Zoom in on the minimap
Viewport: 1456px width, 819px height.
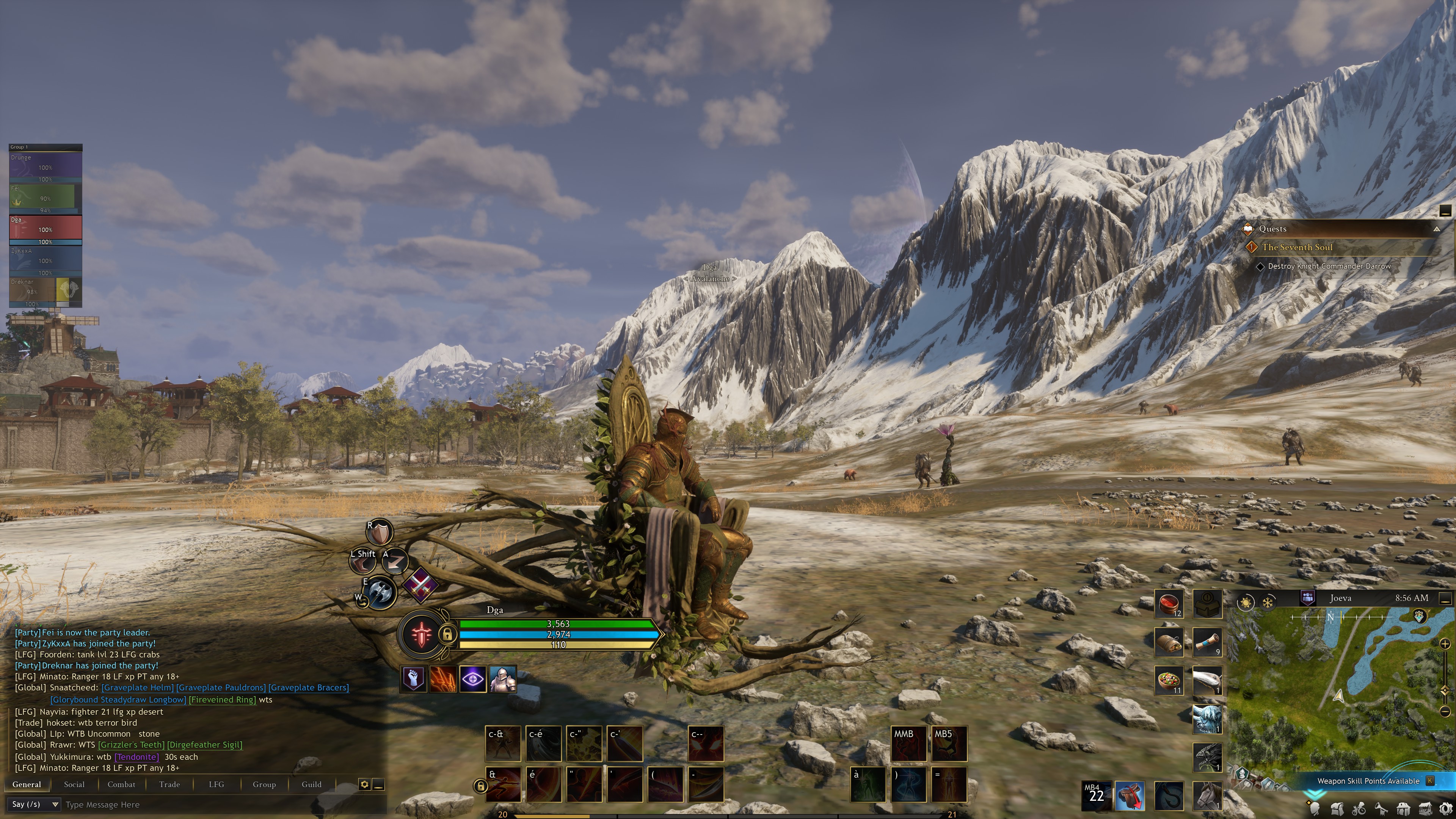click(x=1445, y=644)
